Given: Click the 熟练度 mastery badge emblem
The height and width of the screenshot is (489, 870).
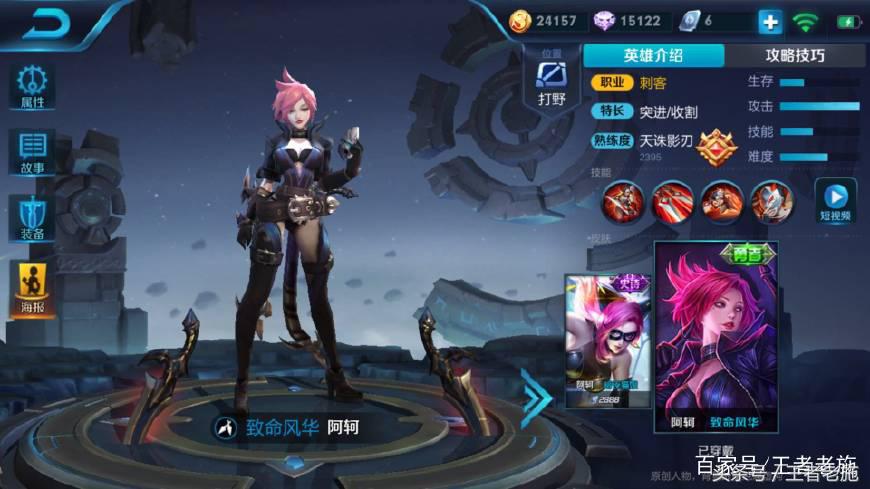Looking at the screenshot, I should [716, 147].
